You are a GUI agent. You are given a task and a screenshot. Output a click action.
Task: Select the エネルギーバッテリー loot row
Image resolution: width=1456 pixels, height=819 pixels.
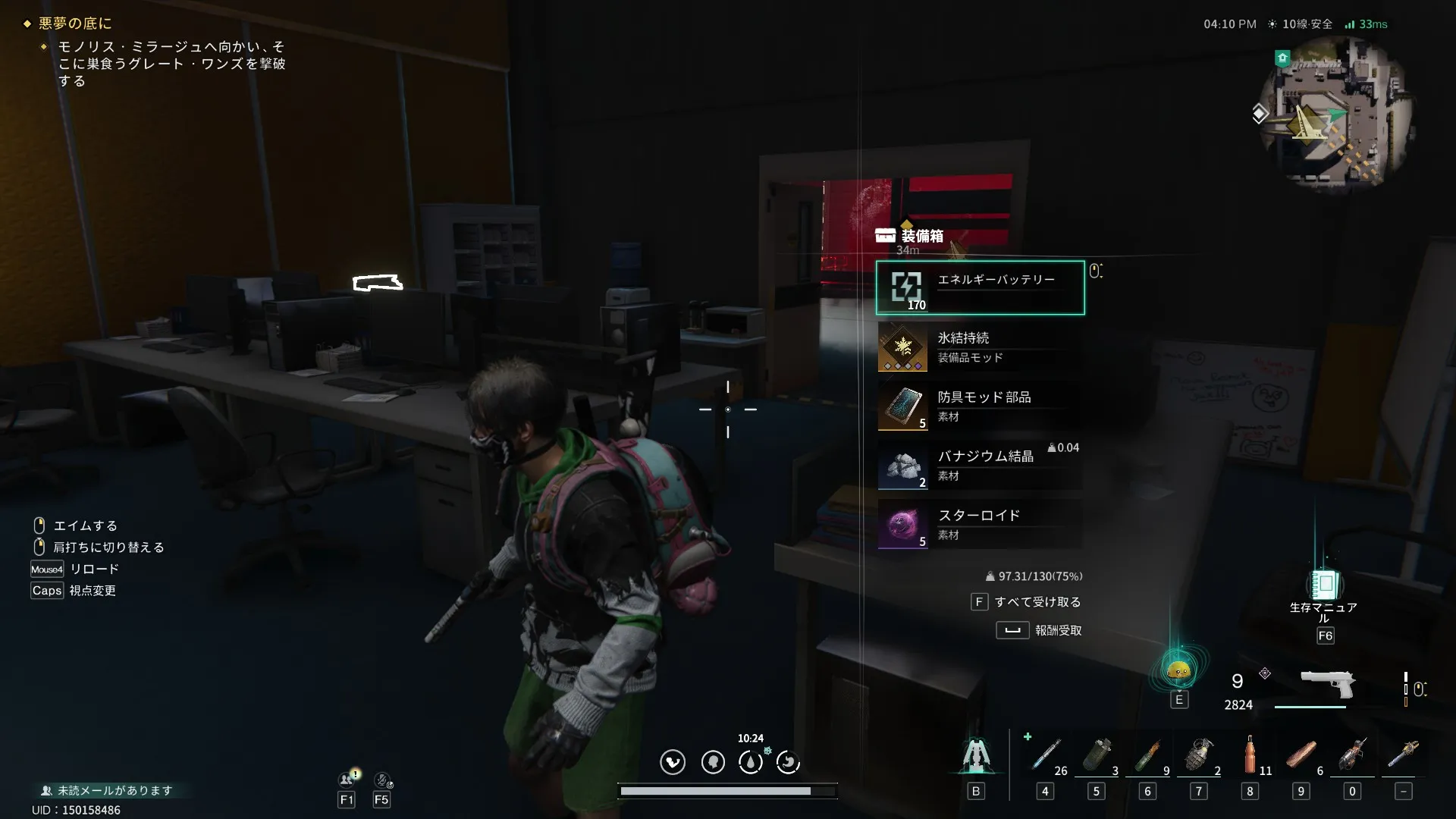point(980,287)
